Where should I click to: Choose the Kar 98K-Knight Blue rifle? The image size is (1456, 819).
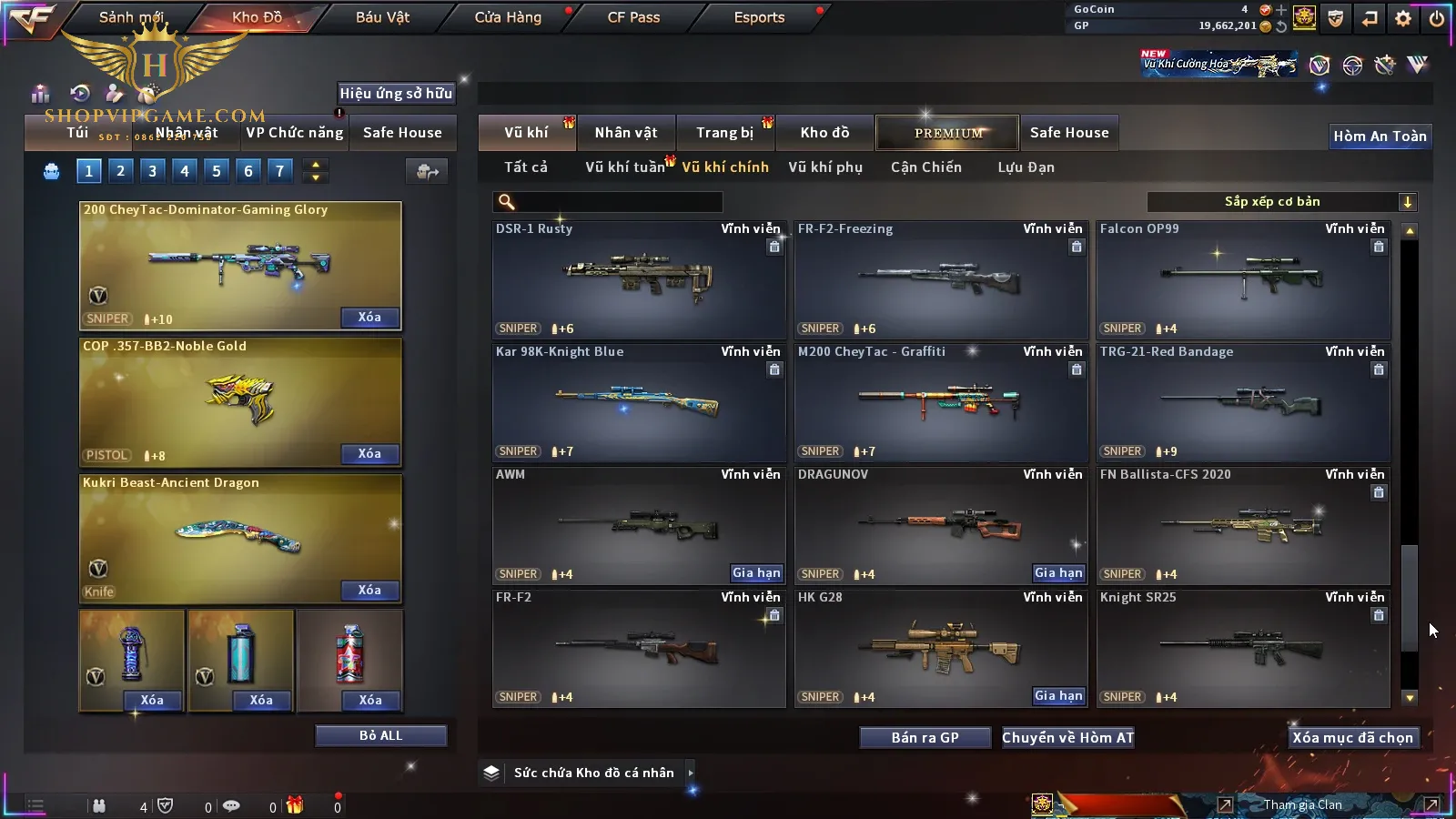click(638, 402)
